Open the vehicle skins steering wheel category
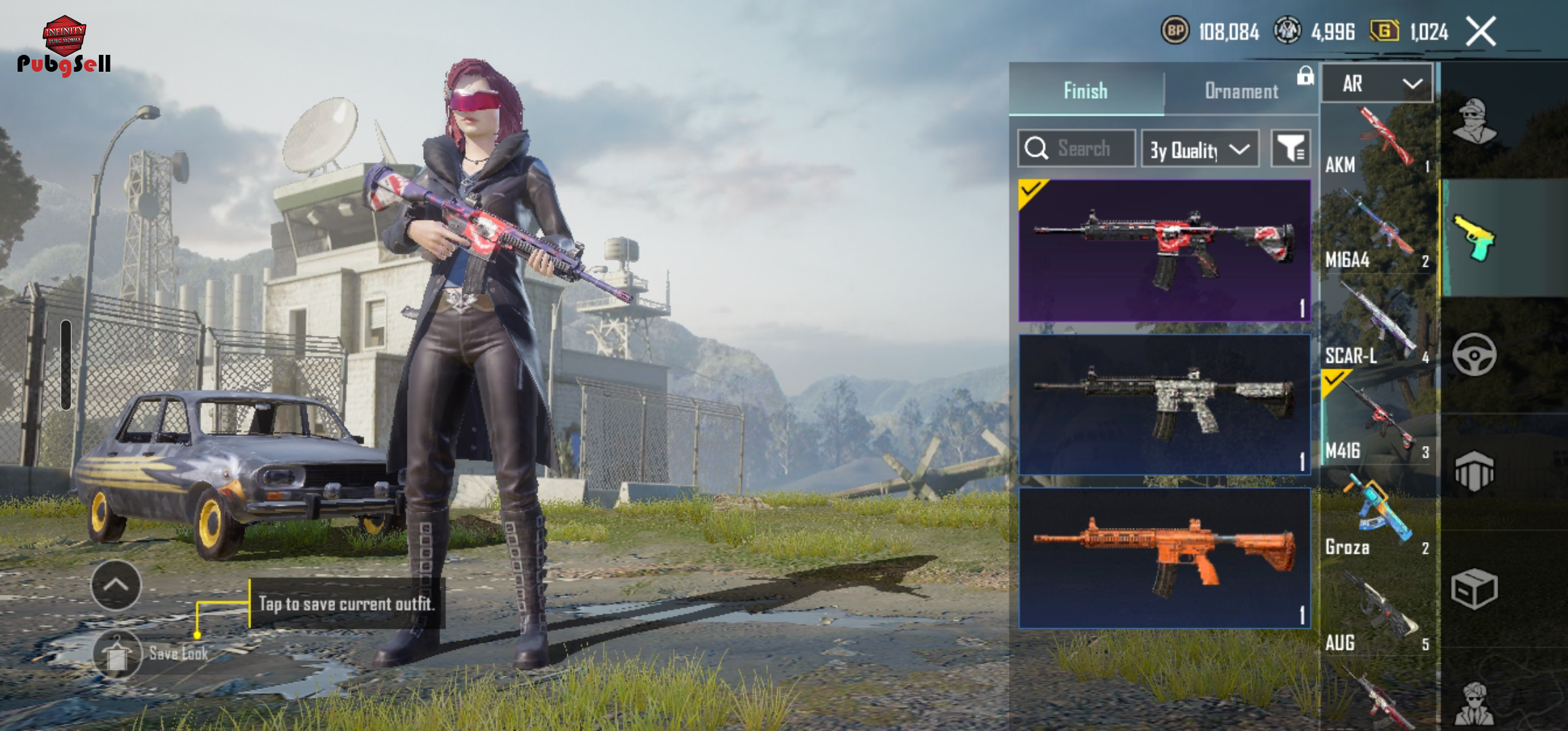1568x731 pixels. (x=1474, y=355)
